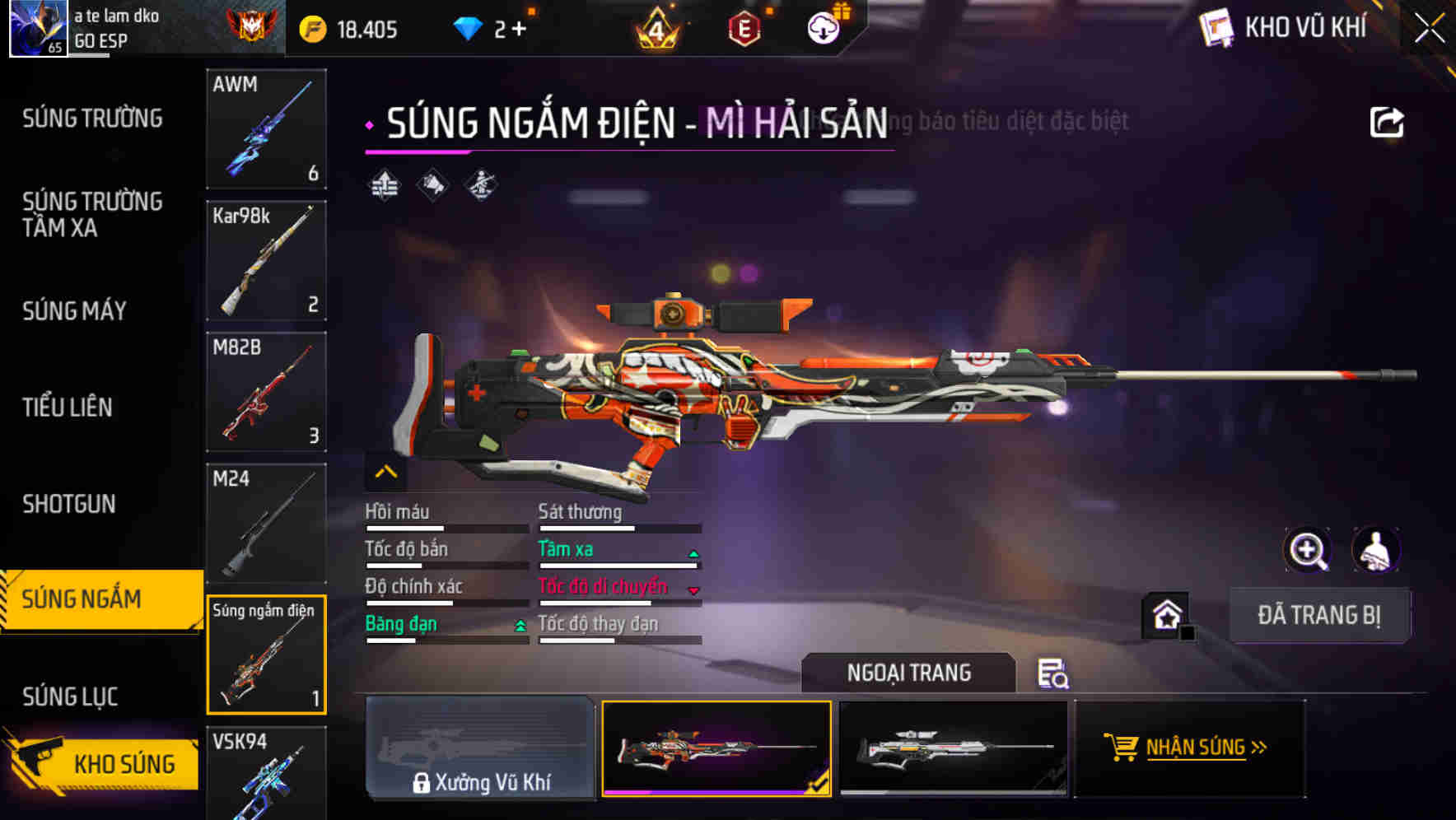
Task: Collapse stats panel with yellow chevron
Action: (x=385, y=473)
